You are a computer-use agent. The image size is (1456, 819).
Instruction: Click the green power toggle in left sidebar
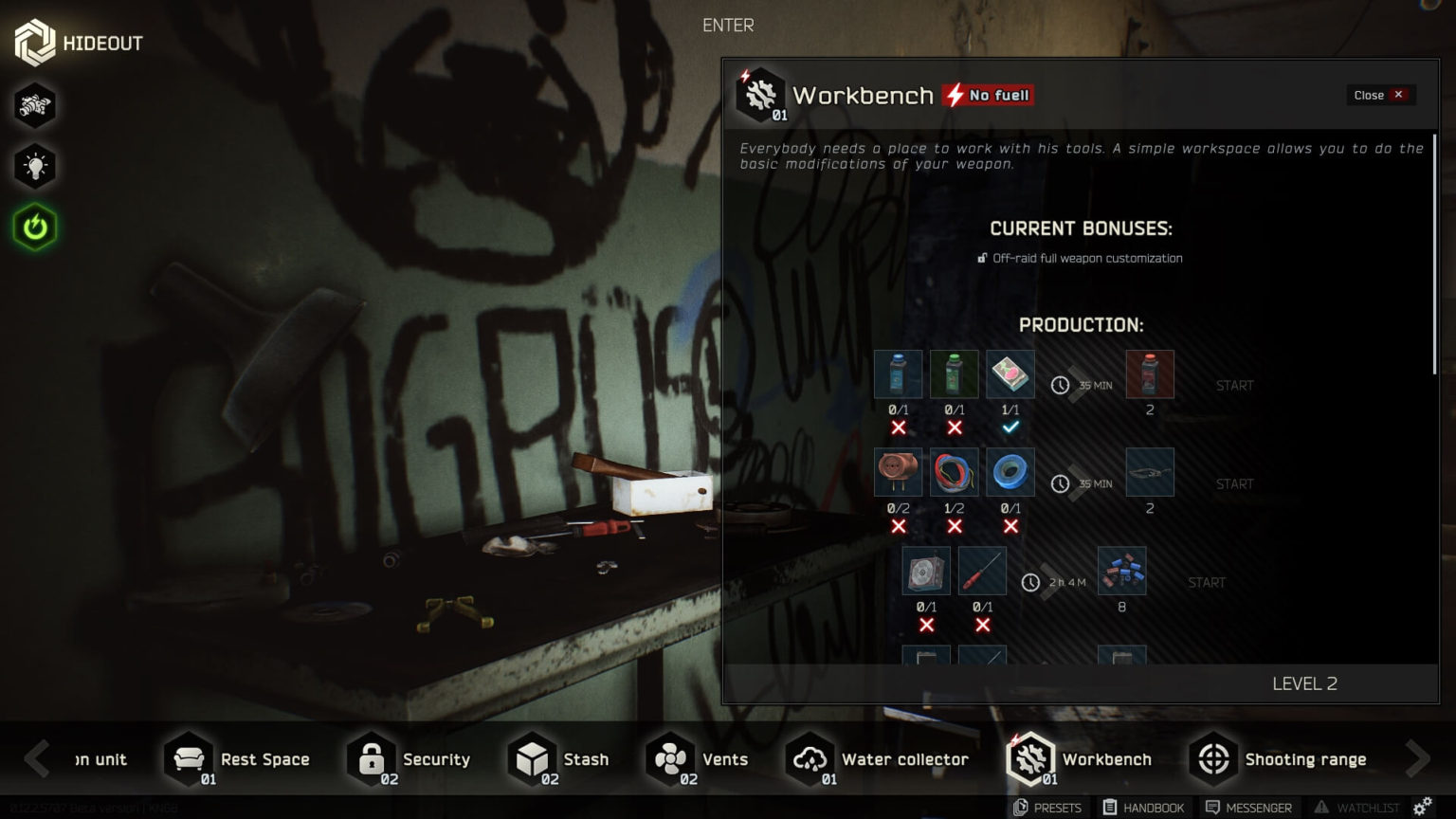34,227
